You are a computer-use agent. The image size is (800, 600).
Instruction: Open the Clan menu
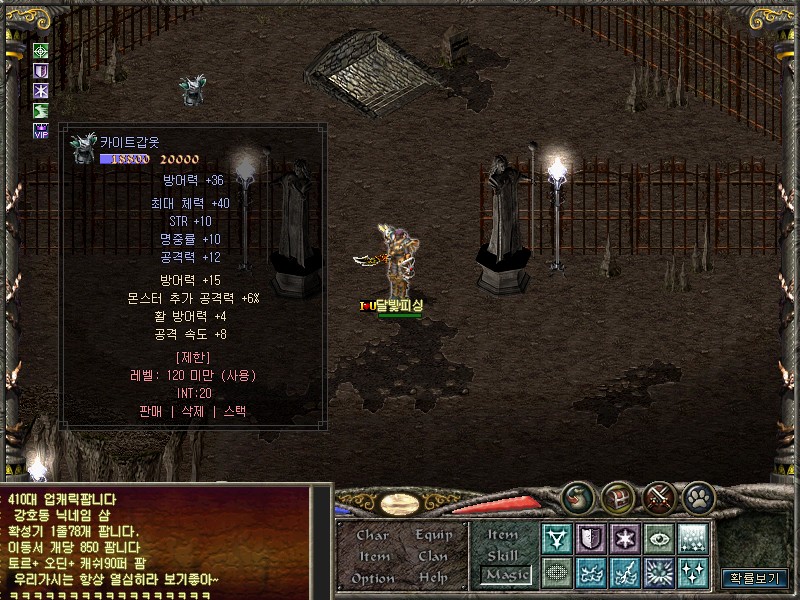434,556
